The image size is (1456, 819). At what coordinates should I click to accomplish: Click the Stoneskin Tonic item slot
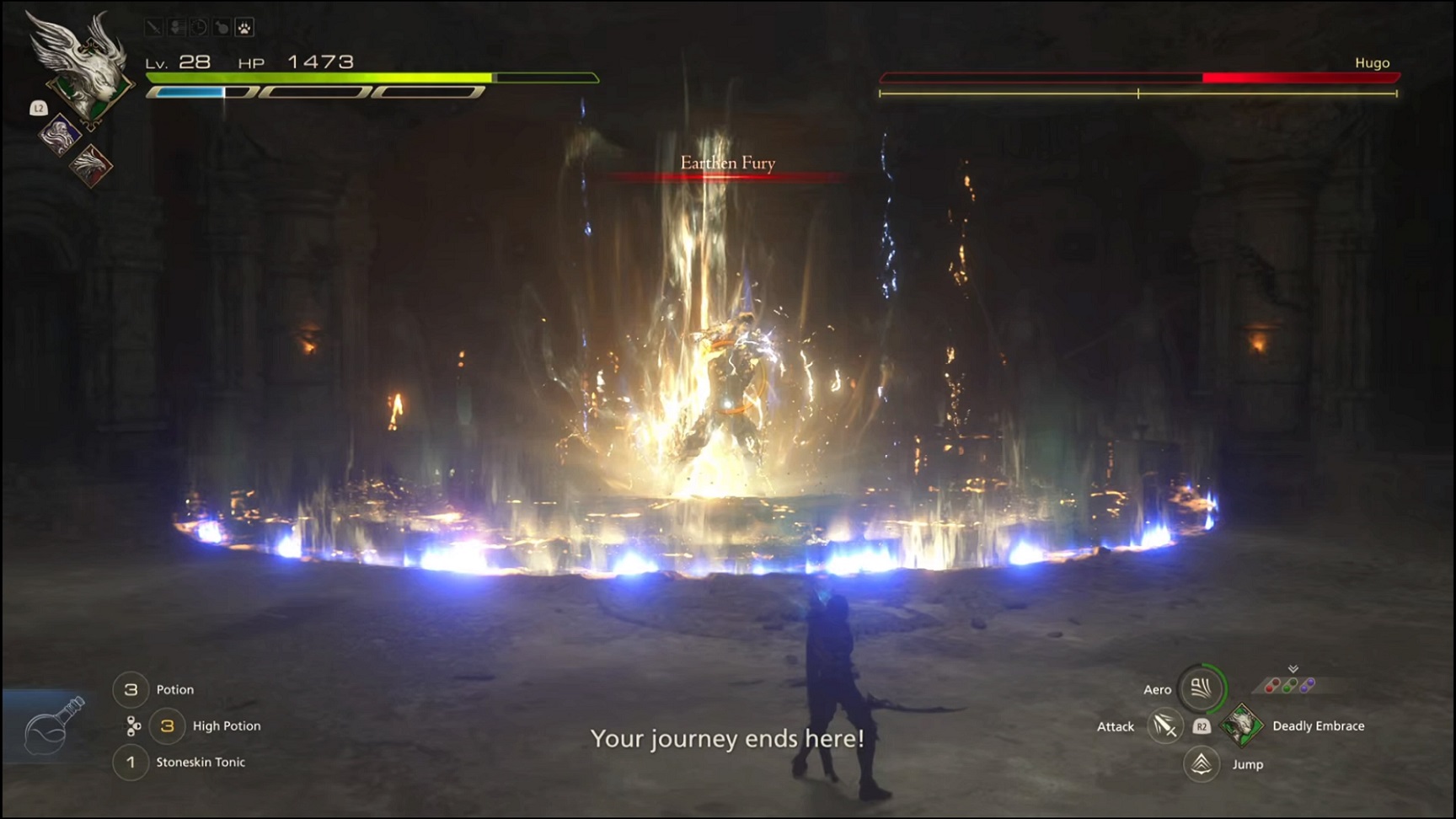131,762
